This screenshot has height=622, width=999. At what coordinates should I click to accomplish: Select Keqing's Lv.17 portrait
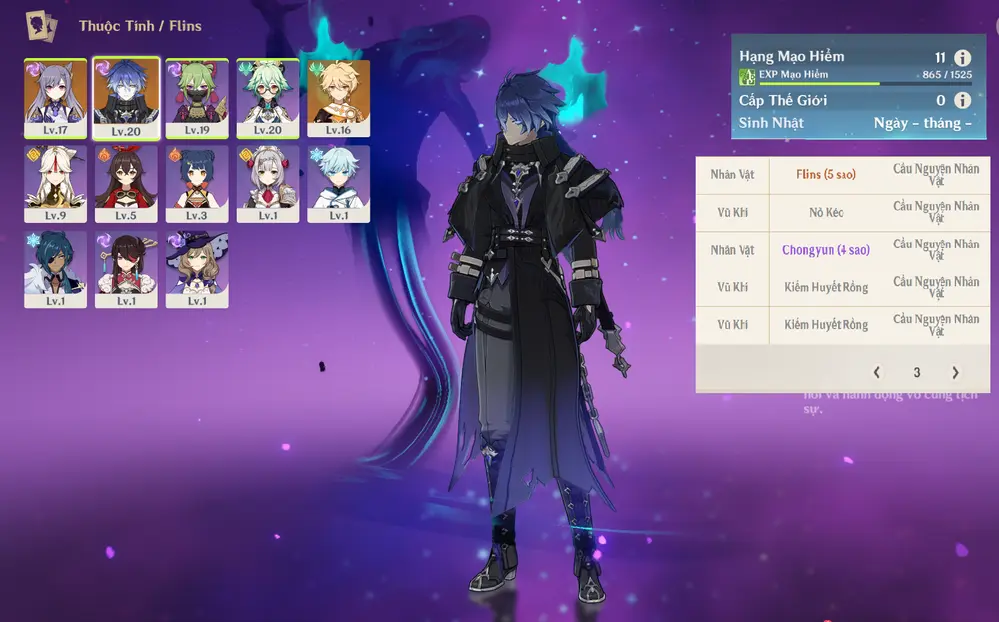[55, 97]
